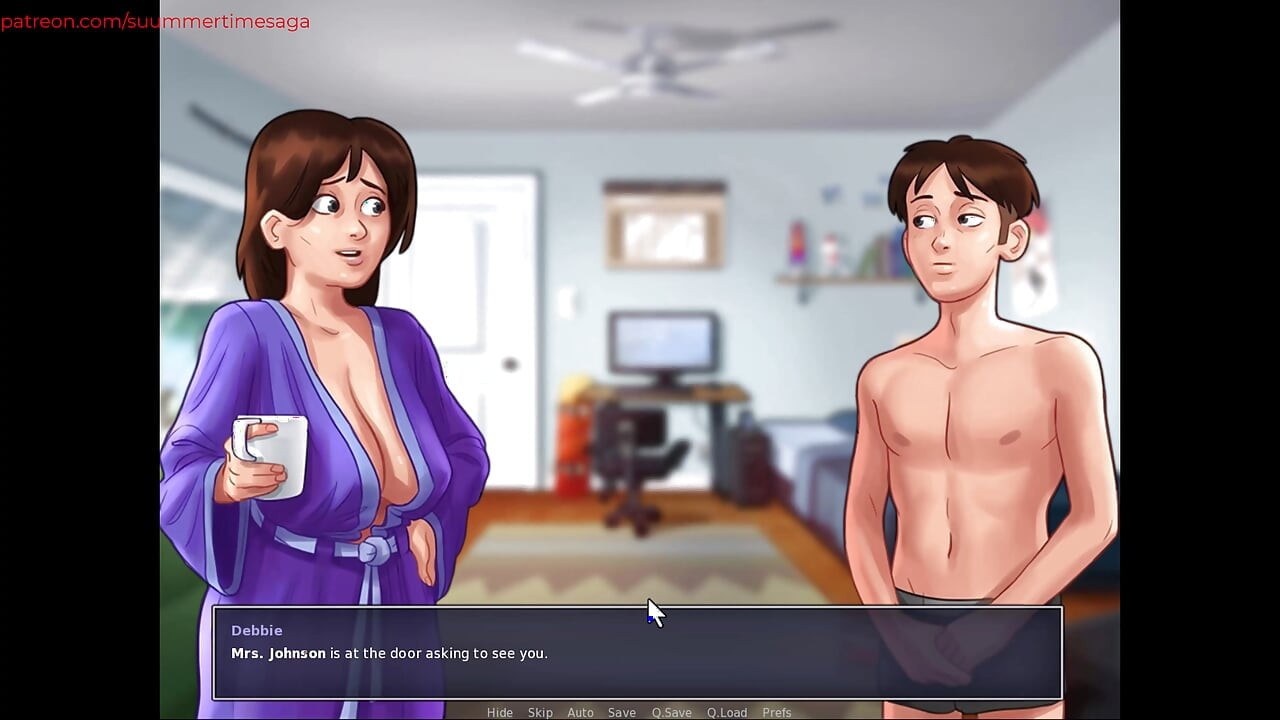Viewport: 1280px width, 720px height.
Task: Enable Auto text advance
Action: (x=580, y=712)
